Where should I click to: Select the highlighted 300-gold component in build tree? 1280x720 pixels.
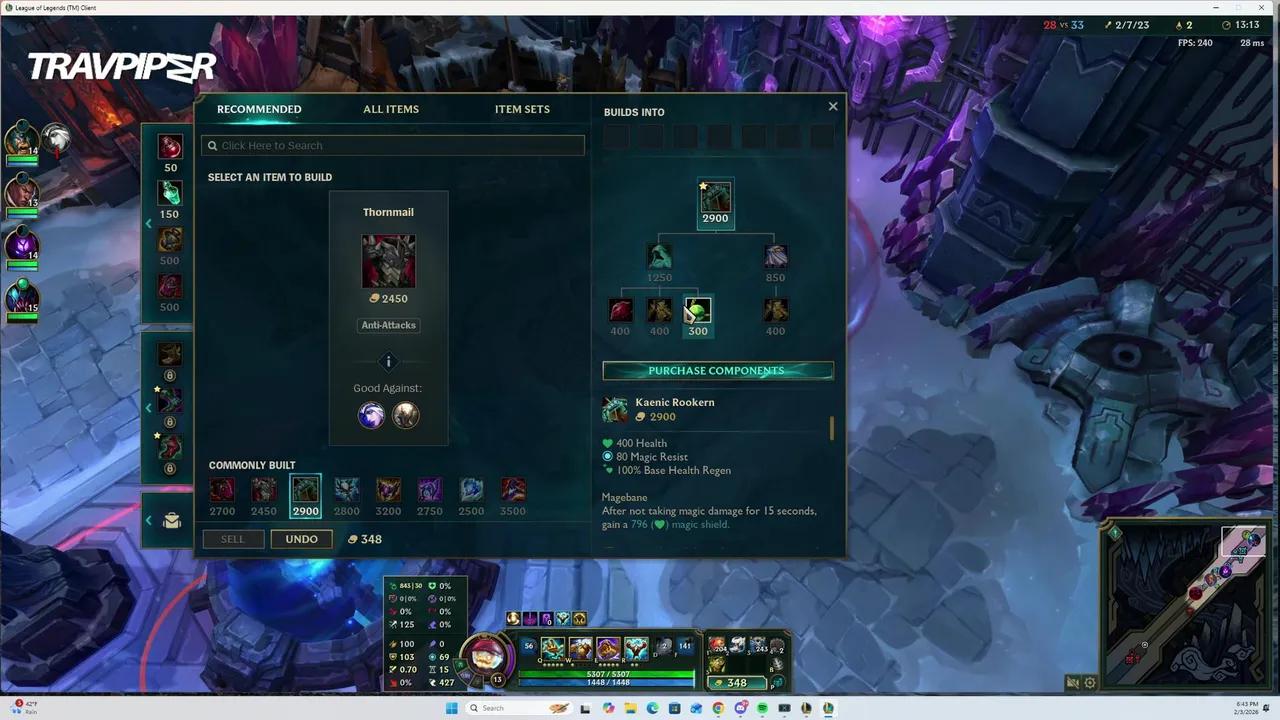(x=697, y=310)
